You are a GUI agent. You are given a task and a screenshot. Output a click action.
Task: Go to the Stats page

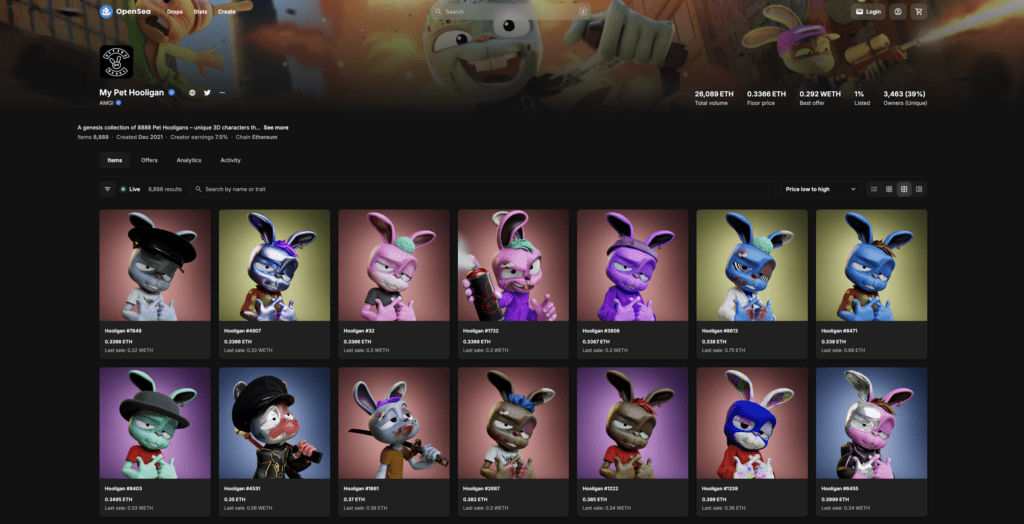[200, 12]
